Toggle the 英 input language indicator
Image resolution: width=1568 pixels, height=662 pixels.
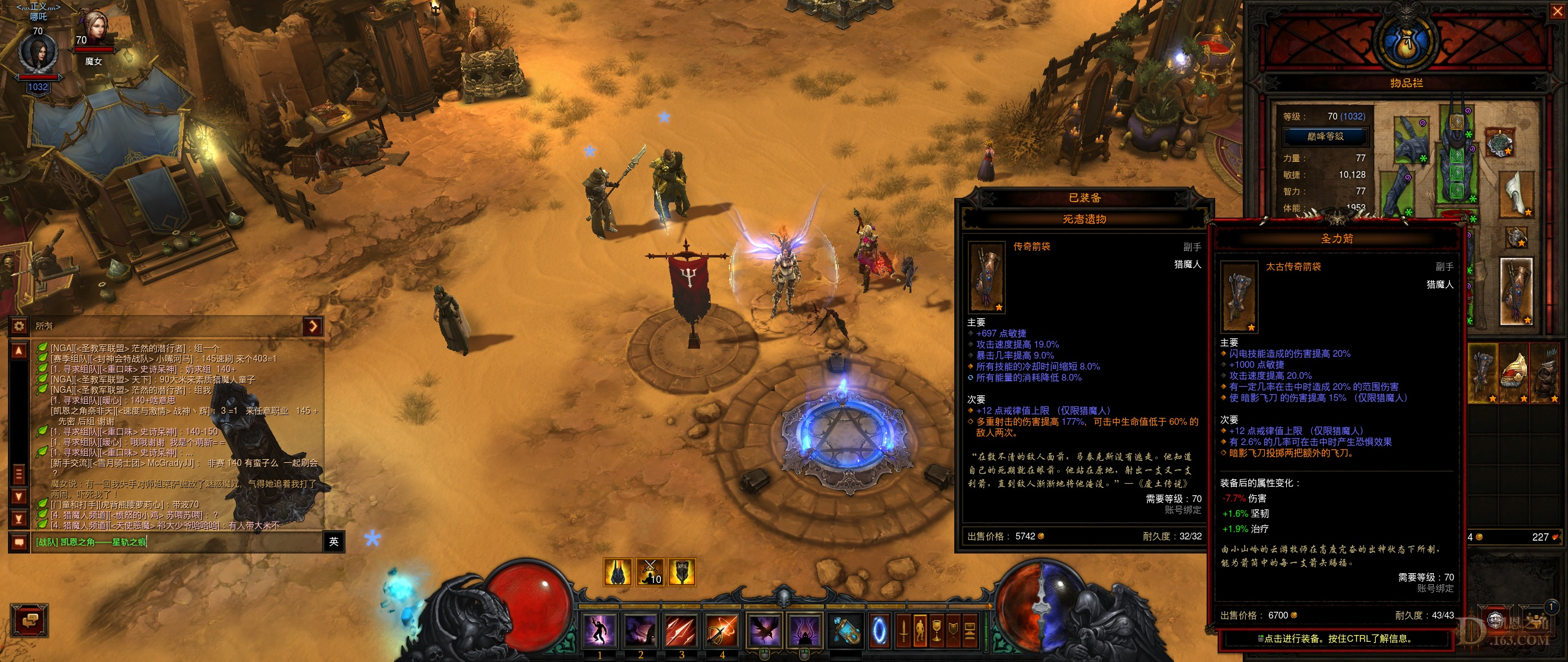pyautogui.click(x=334, y=542)
